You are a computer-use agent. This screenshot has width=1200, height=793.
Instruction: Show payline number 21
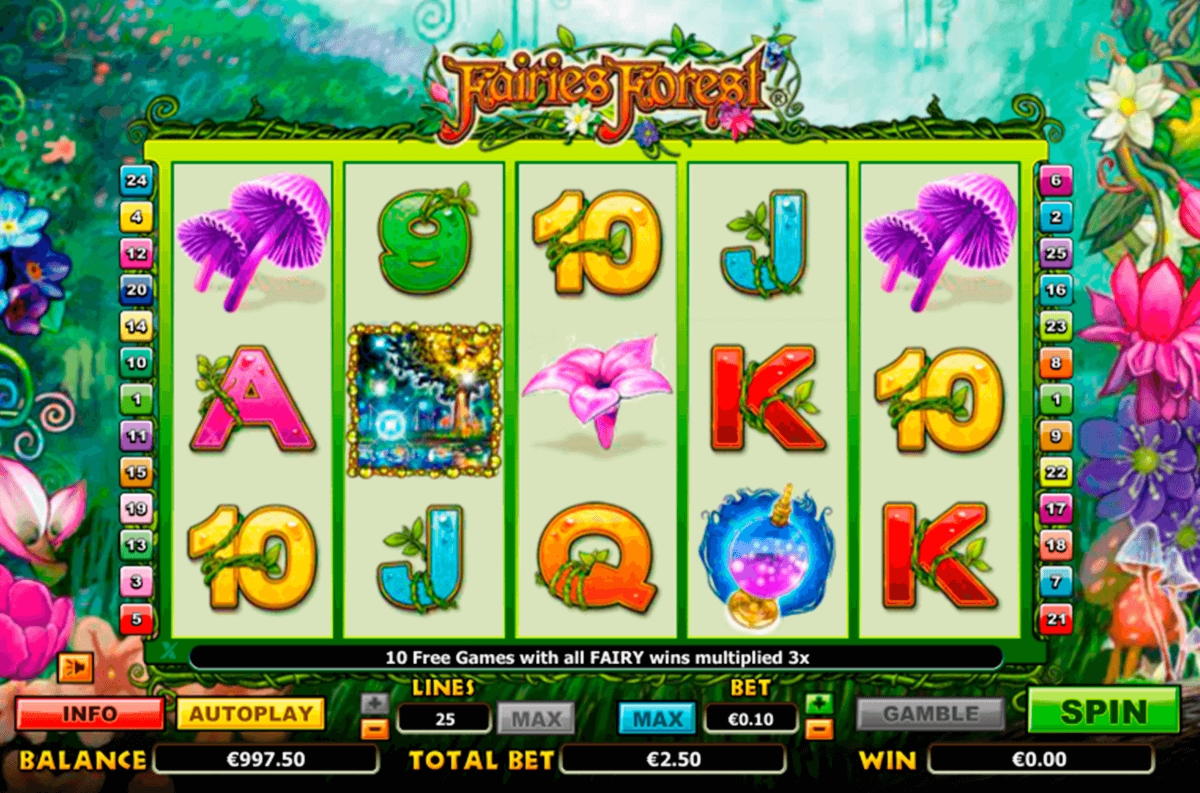click(x=1056, y=617)
